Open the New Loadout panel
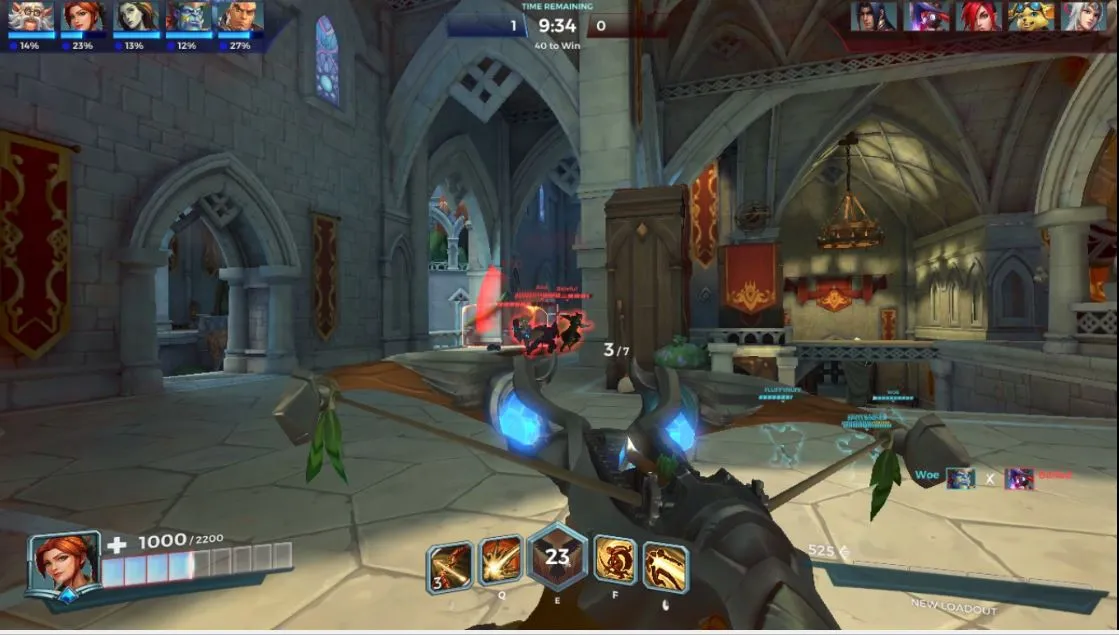 point(953,606)
